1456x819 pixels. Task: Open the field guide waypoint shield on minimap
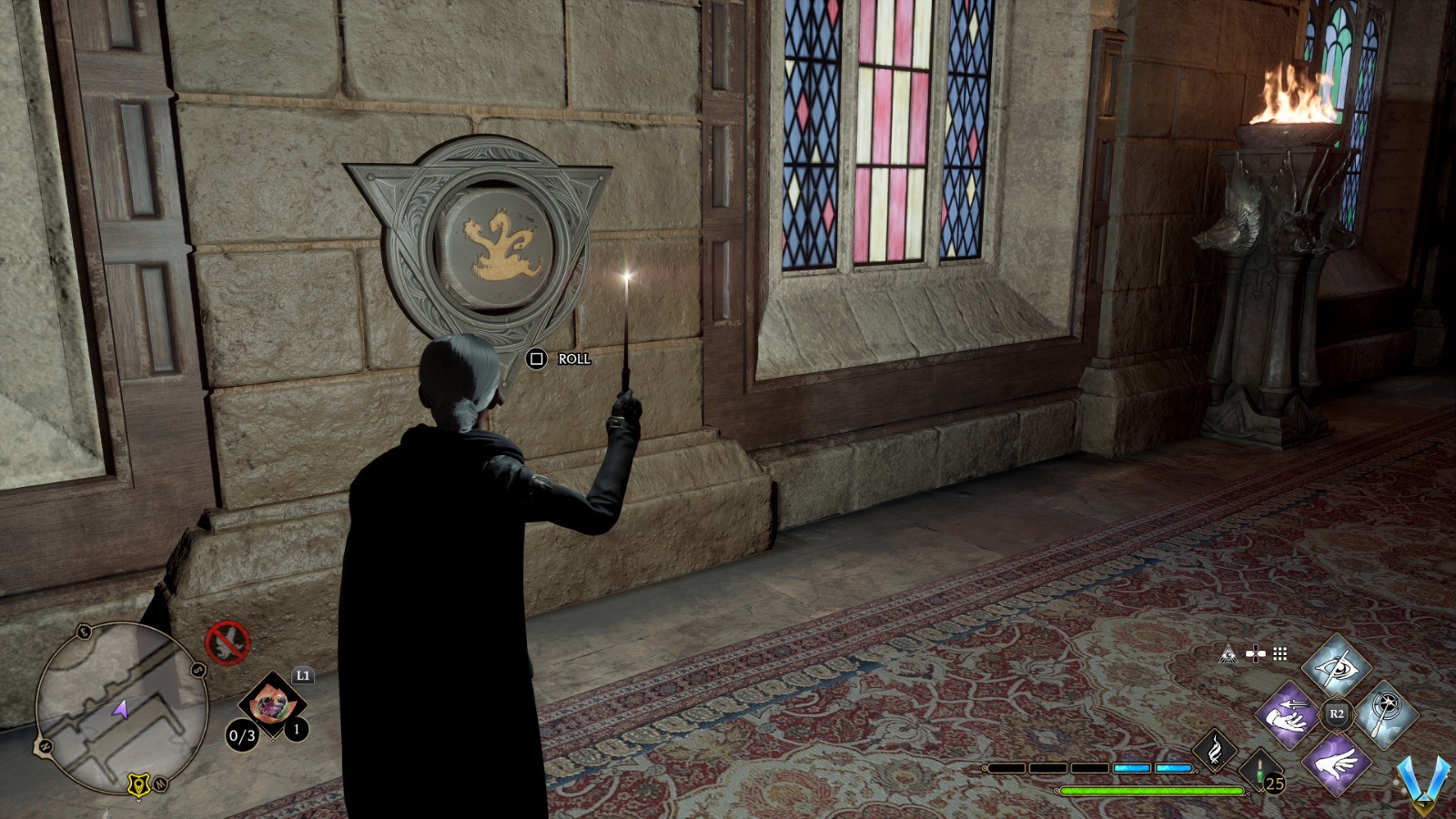click(x=138, y=784)
